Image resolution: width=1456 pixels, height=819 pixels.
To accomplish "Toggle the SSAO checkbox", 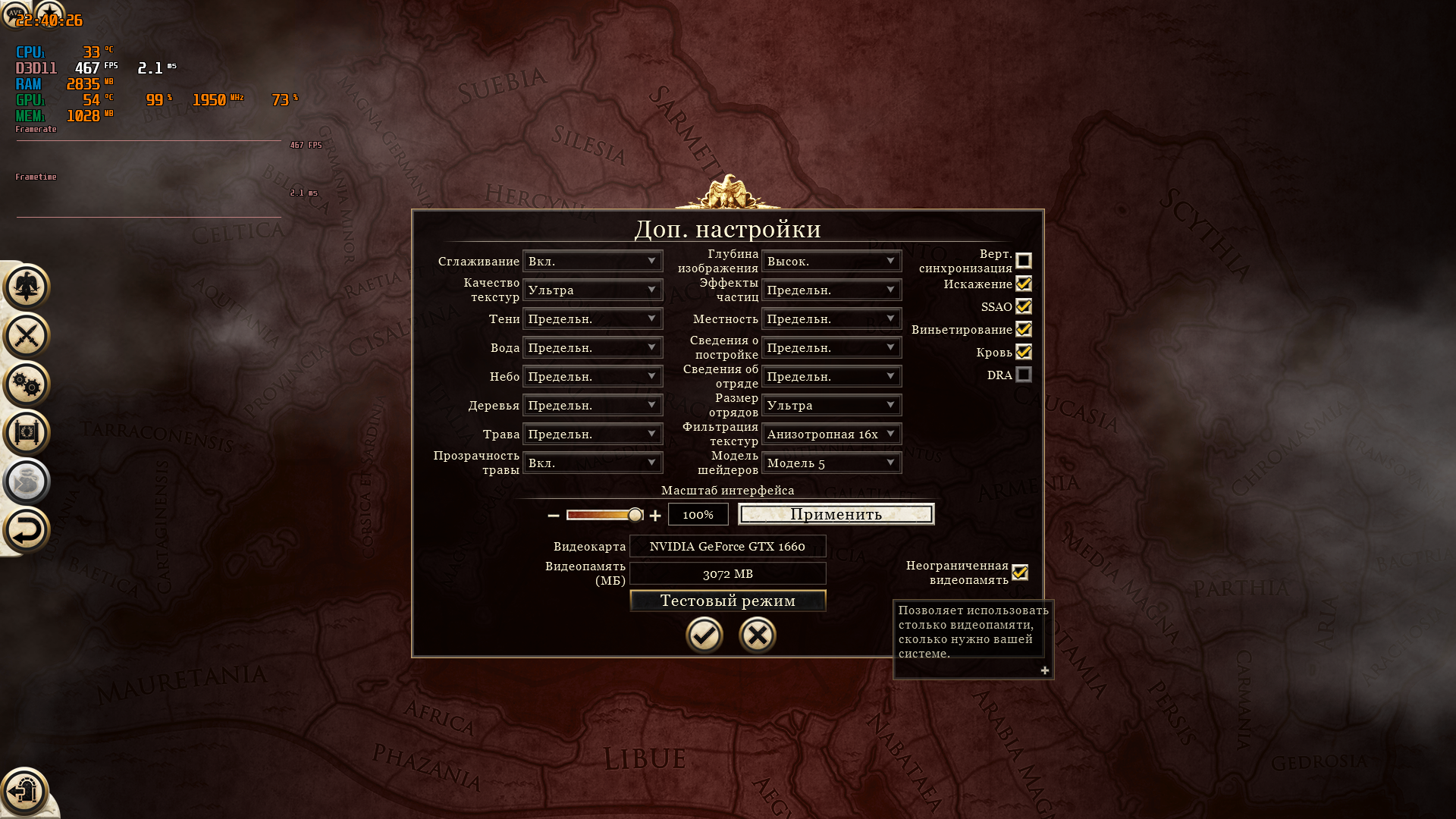I will 1024,306.
